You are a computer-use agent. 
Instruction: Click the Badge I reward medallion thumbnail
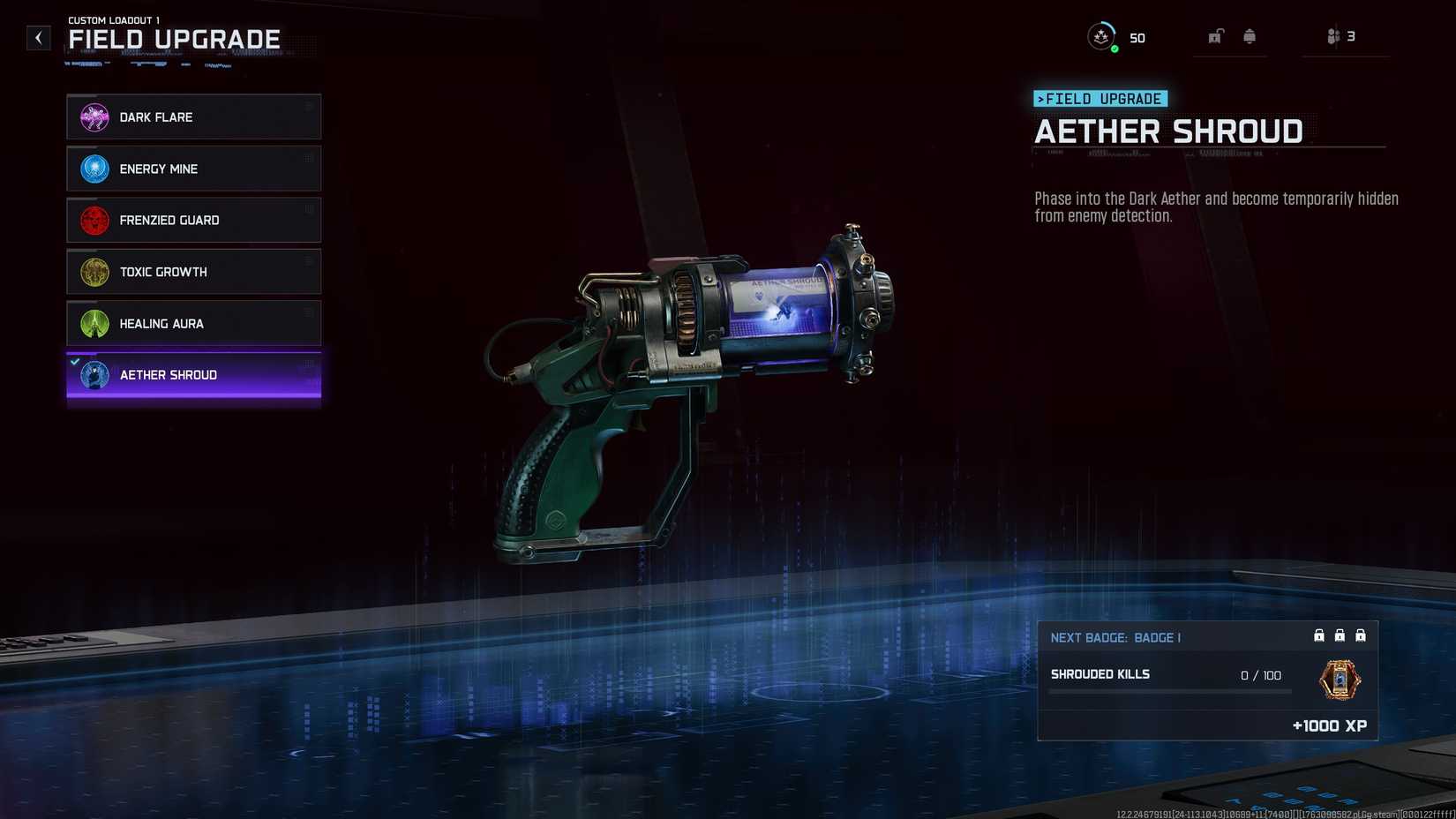(1340, 682)
